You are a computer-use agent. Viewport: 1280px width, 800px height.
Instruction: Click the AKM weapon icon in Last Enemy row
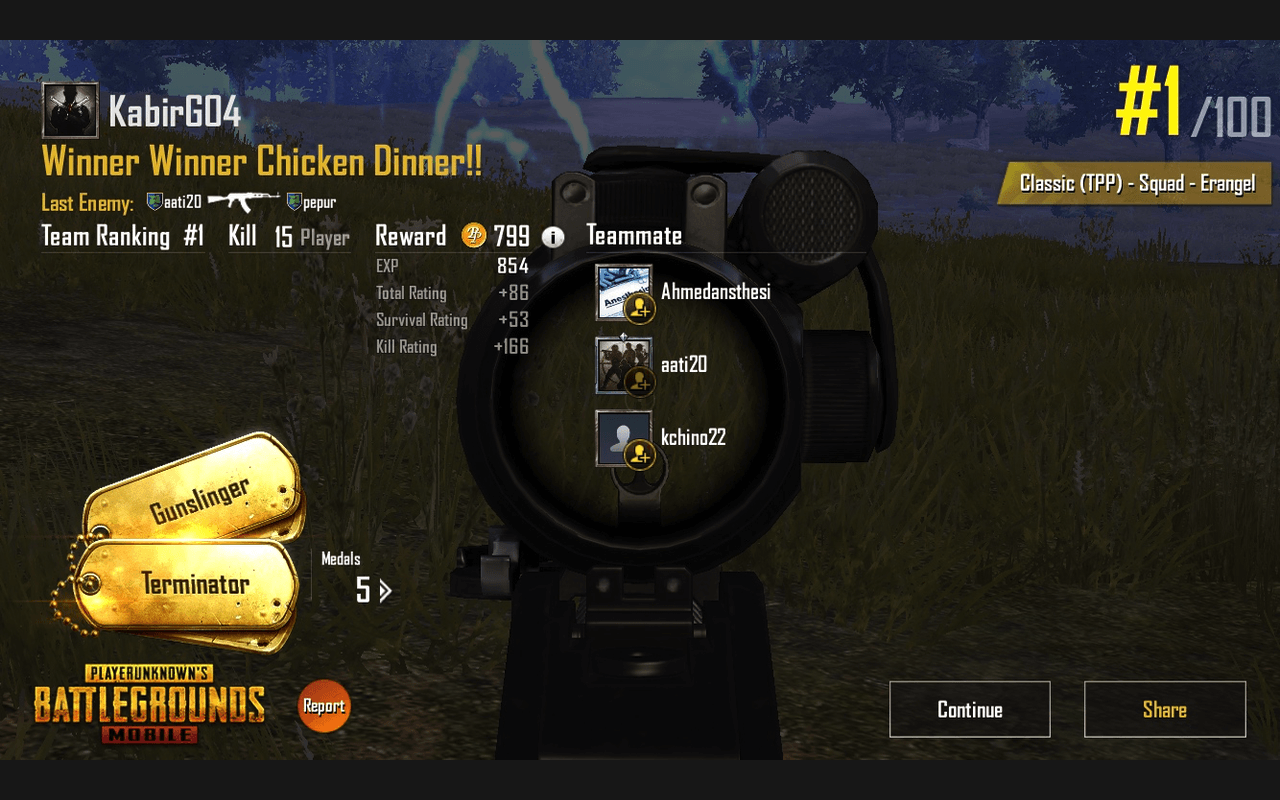(x=243, y=200)
